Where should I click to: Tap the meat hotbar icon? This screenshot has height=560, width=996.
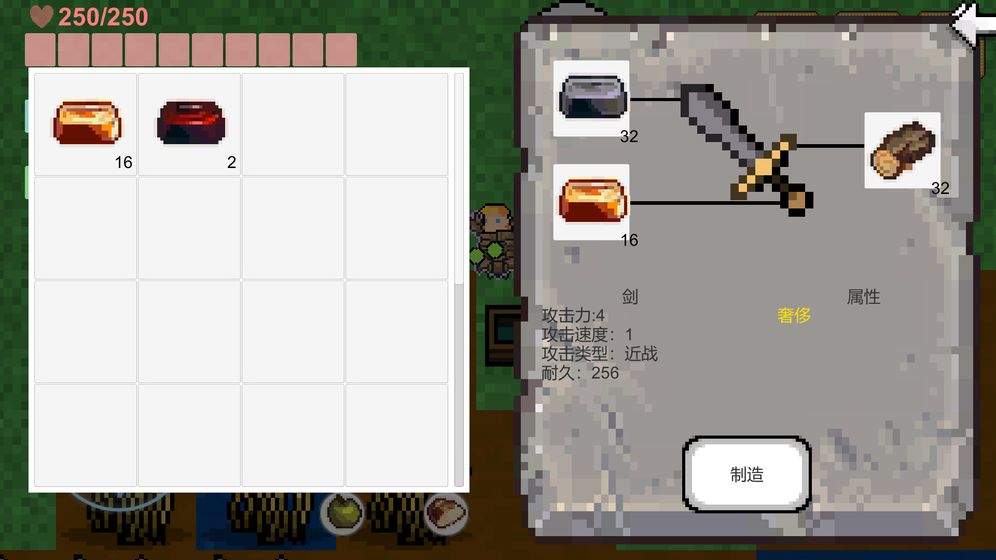click(444, 512)
